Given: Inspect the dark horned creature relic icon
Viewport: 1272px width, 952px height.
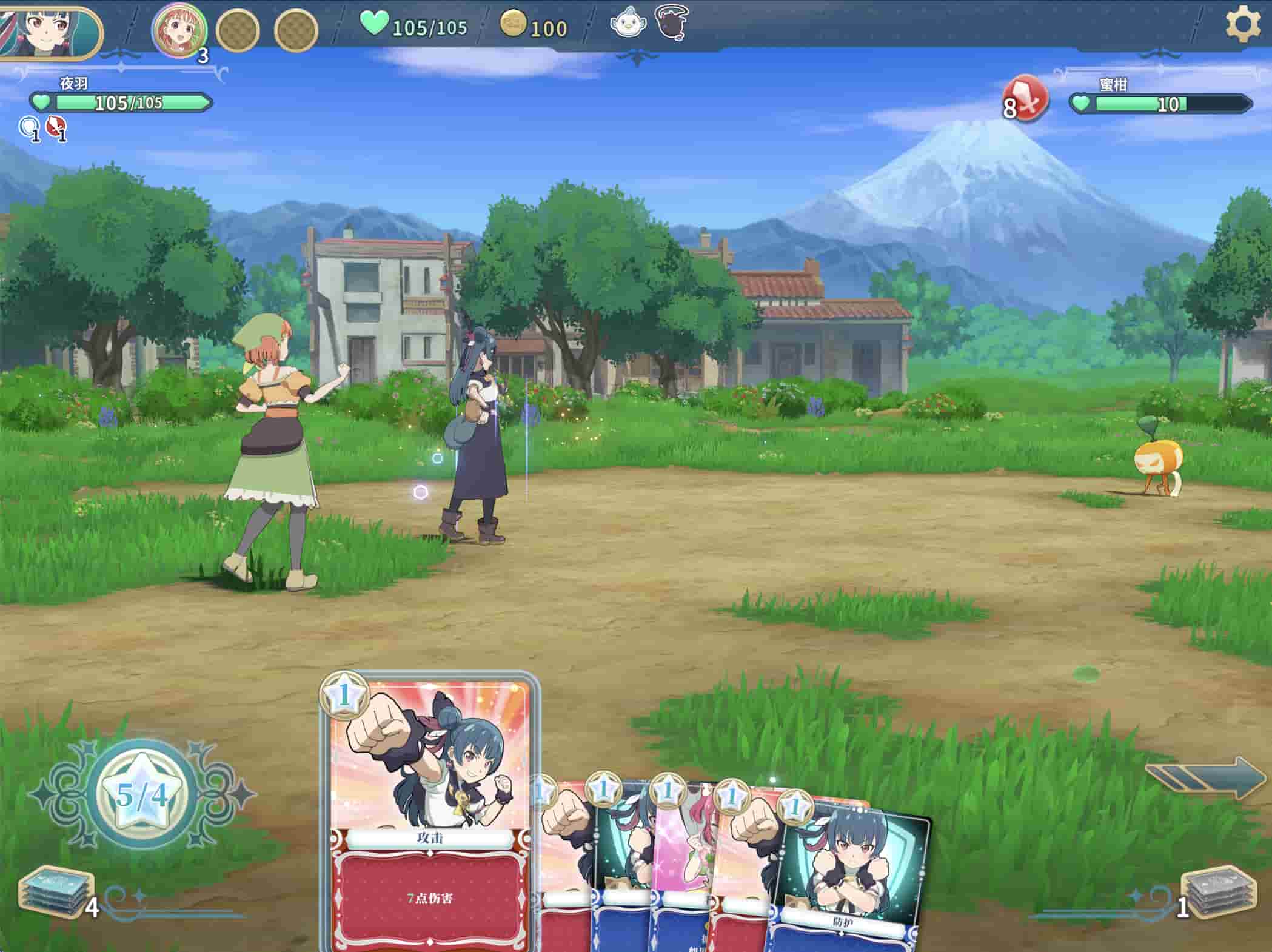Looking at the screenshot, I should pos(672,24).
